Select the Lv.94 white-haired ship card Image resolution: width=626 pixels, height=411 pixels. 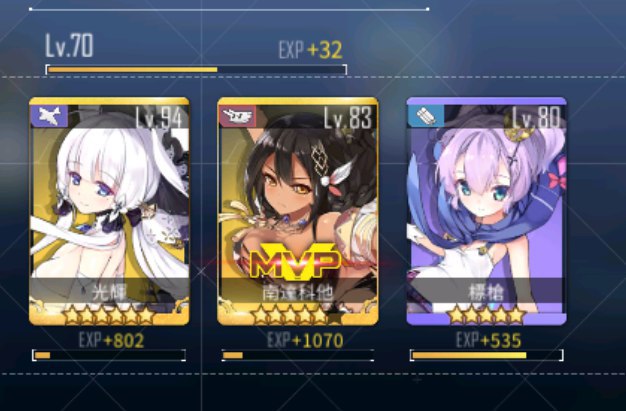click(x=108, y=212)
